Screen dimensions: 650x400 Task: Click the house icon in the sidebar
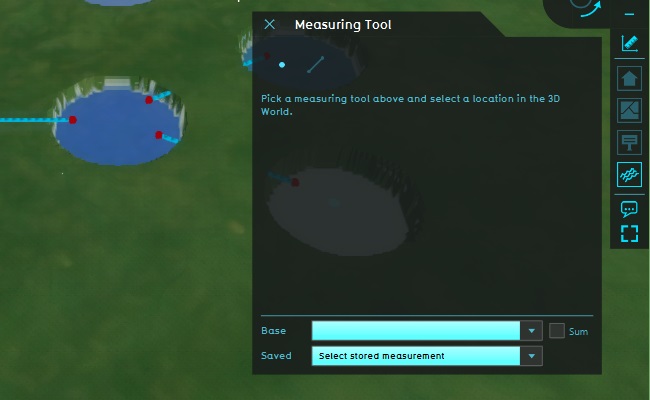point(629,78)
